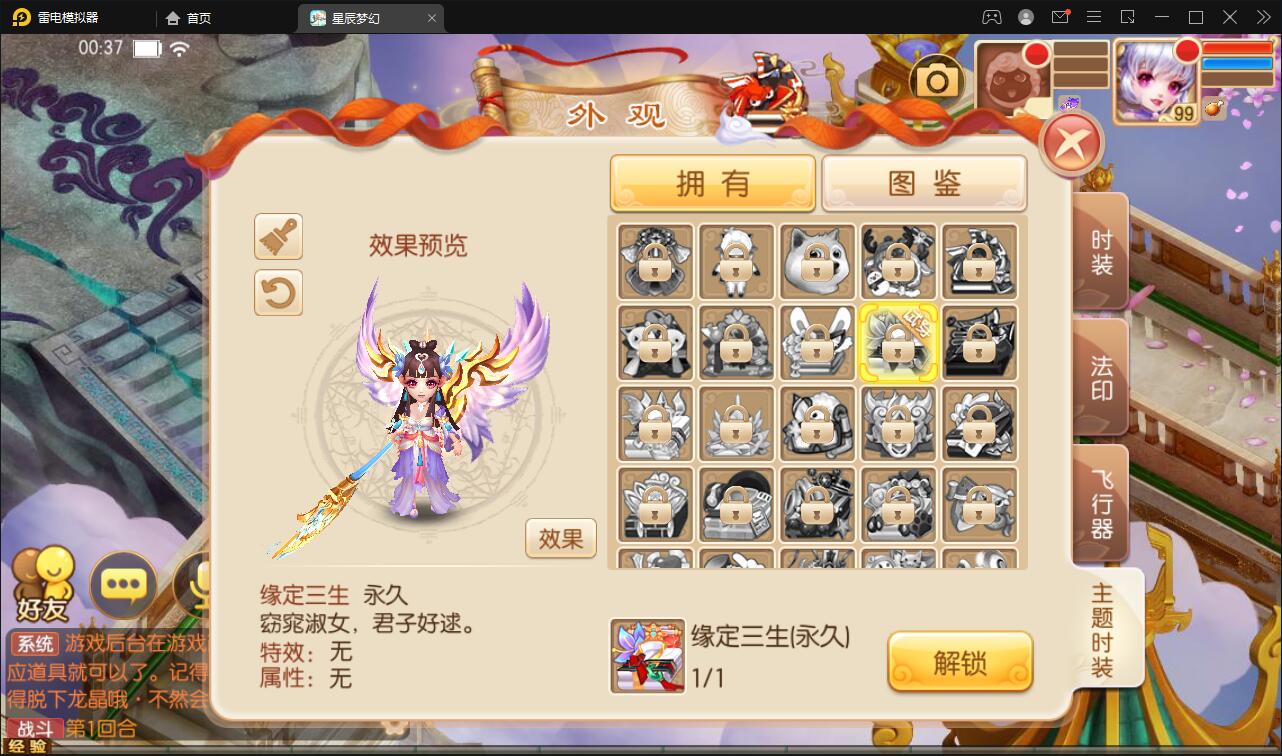This screenshot has height=756, width=1282.
Task: Click the 效果 effect button under the preview
Action: [560, 538]
